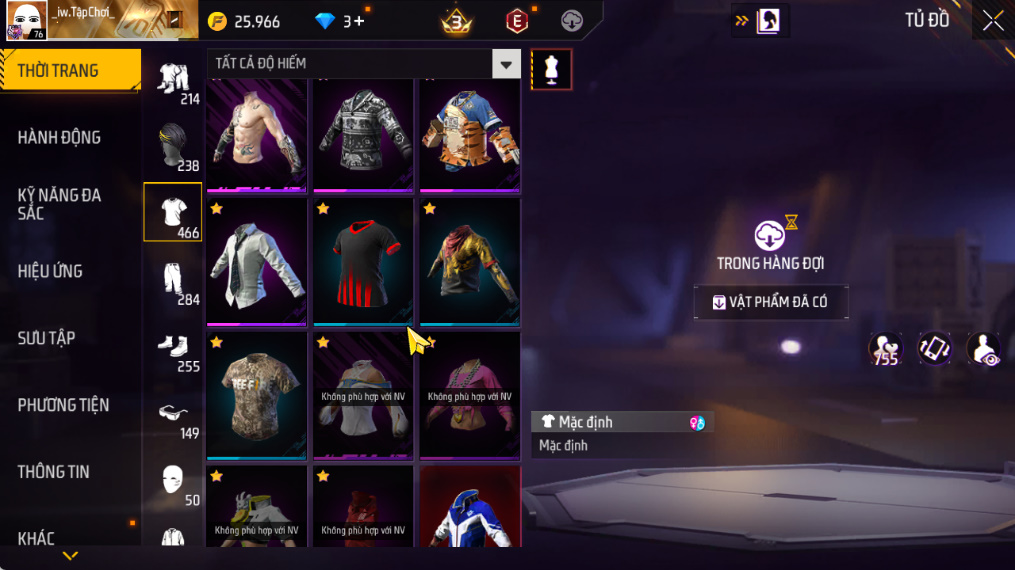
Task: Add diamonds with the plus button
Action: coord(359,21)
